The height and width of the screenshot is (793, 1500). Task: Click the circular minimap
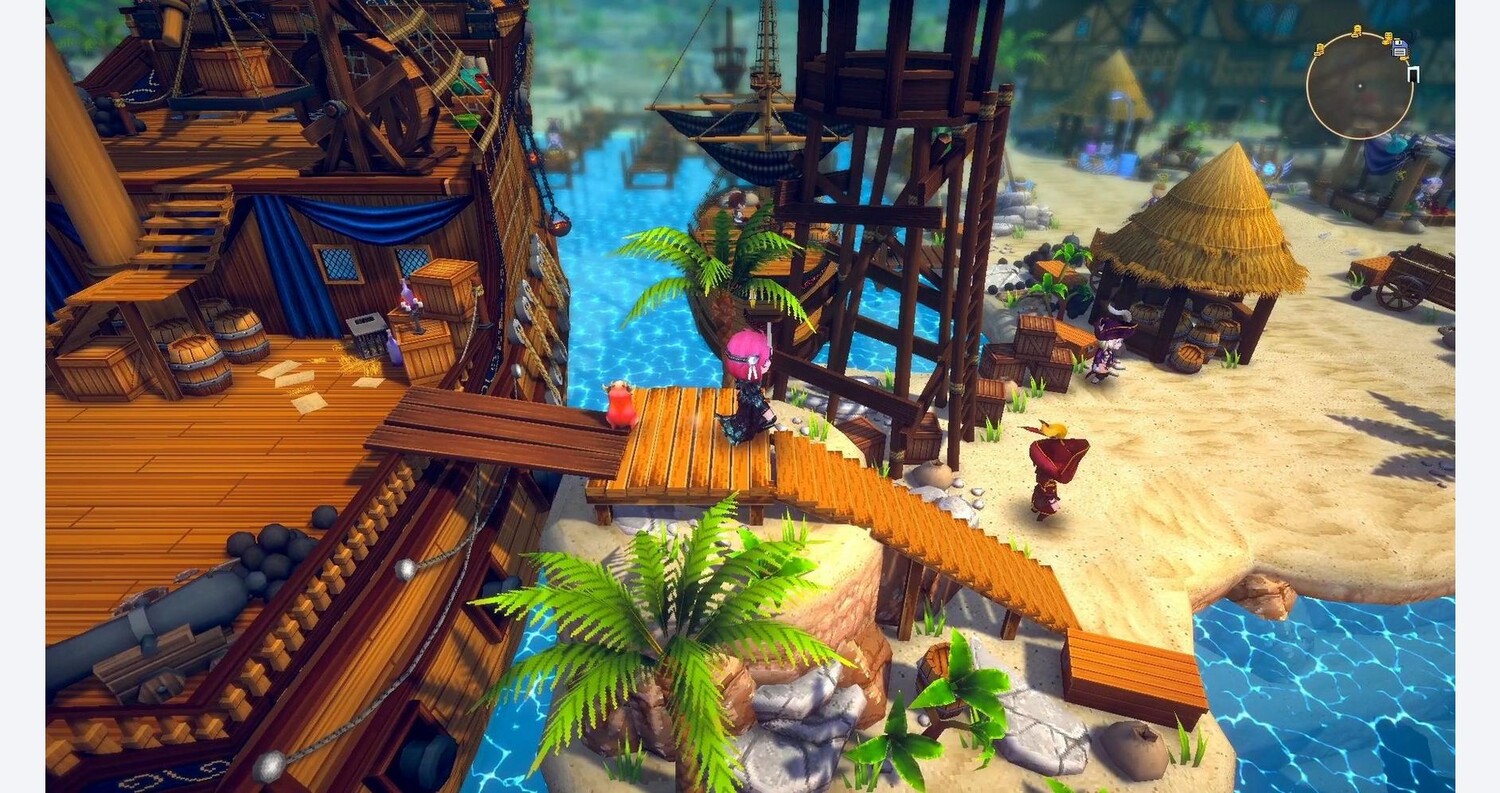tap(1359, 86)
